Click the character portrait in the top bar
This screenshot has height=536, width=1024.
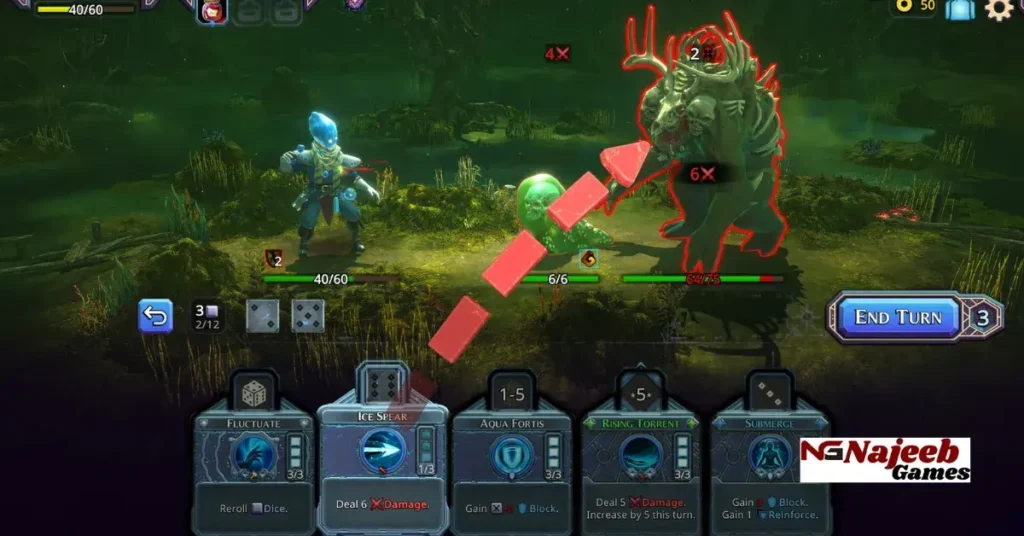coord(211,11)
